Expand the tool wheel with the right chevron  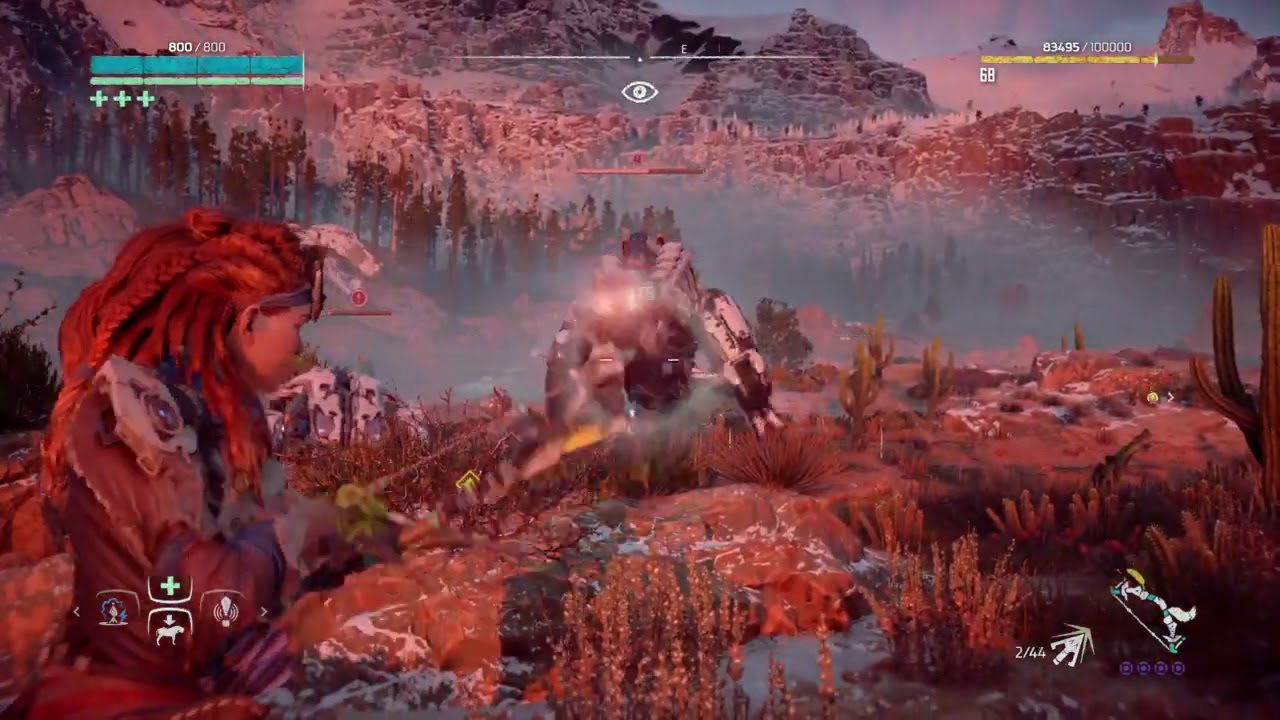(x=263, y=611)
